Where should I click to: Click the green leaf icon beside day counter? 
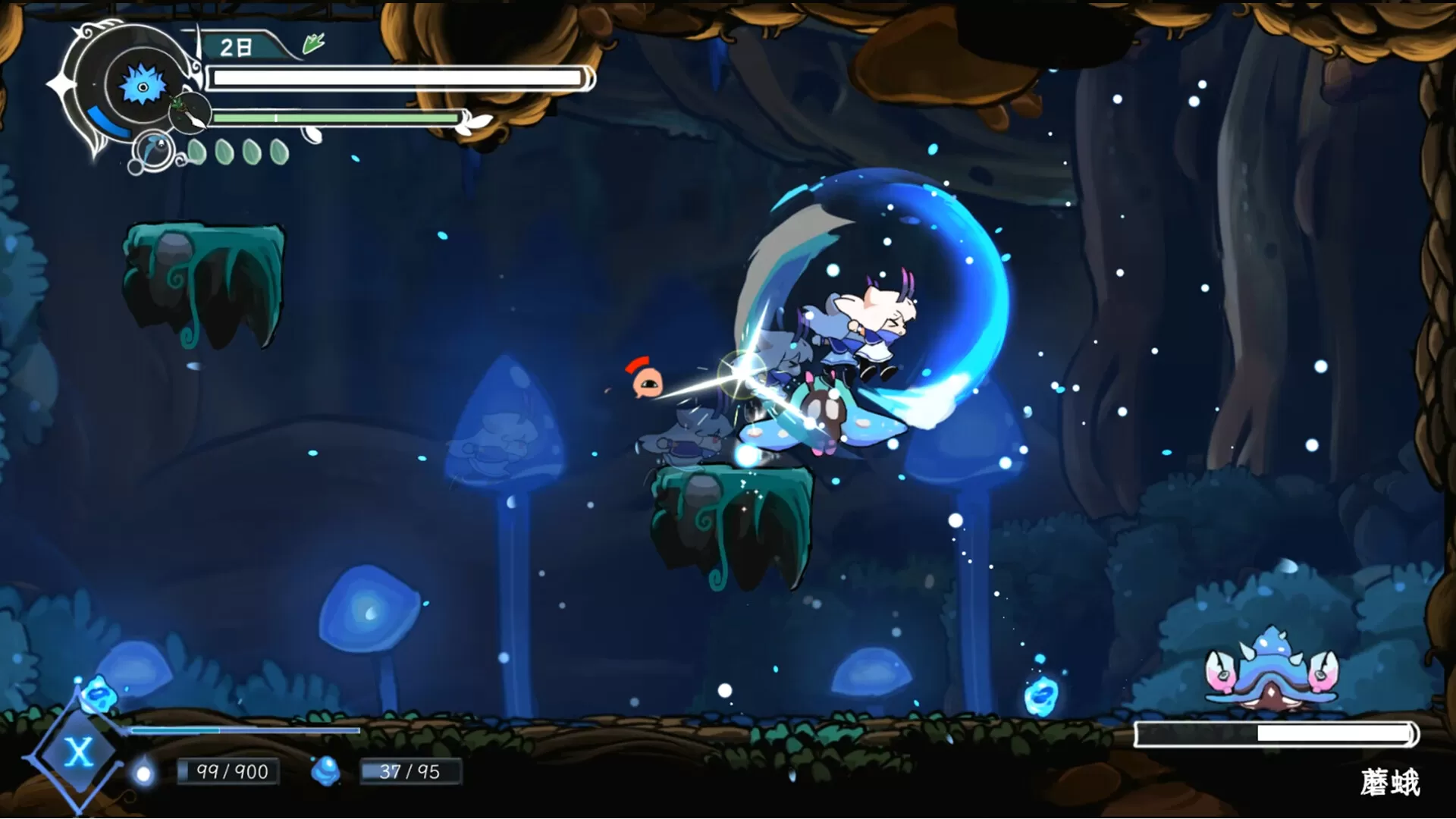(313, 44)
